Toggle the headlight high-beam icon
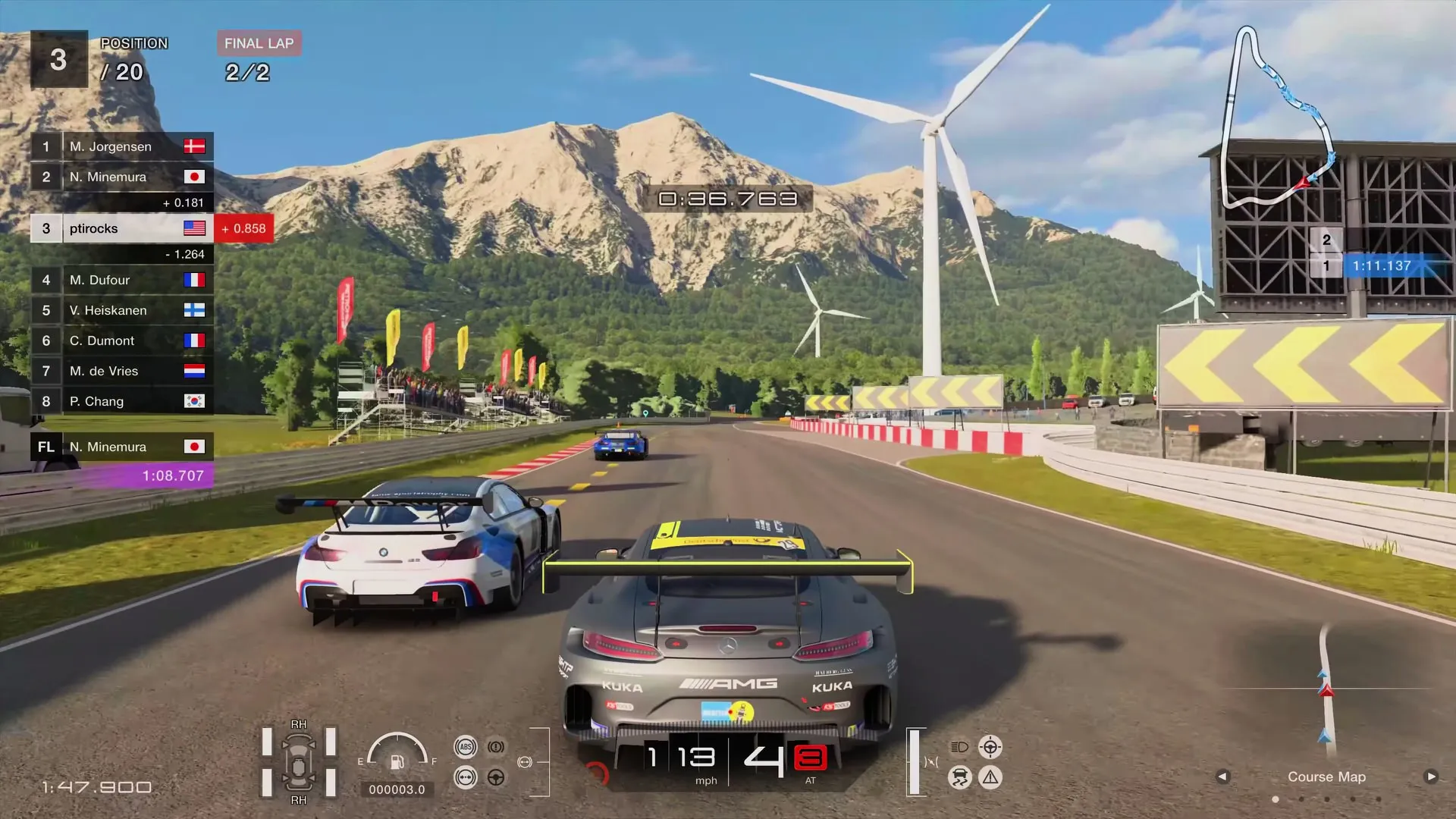Viewport: 1456px width, 819px height. click(x=959, y=747)
